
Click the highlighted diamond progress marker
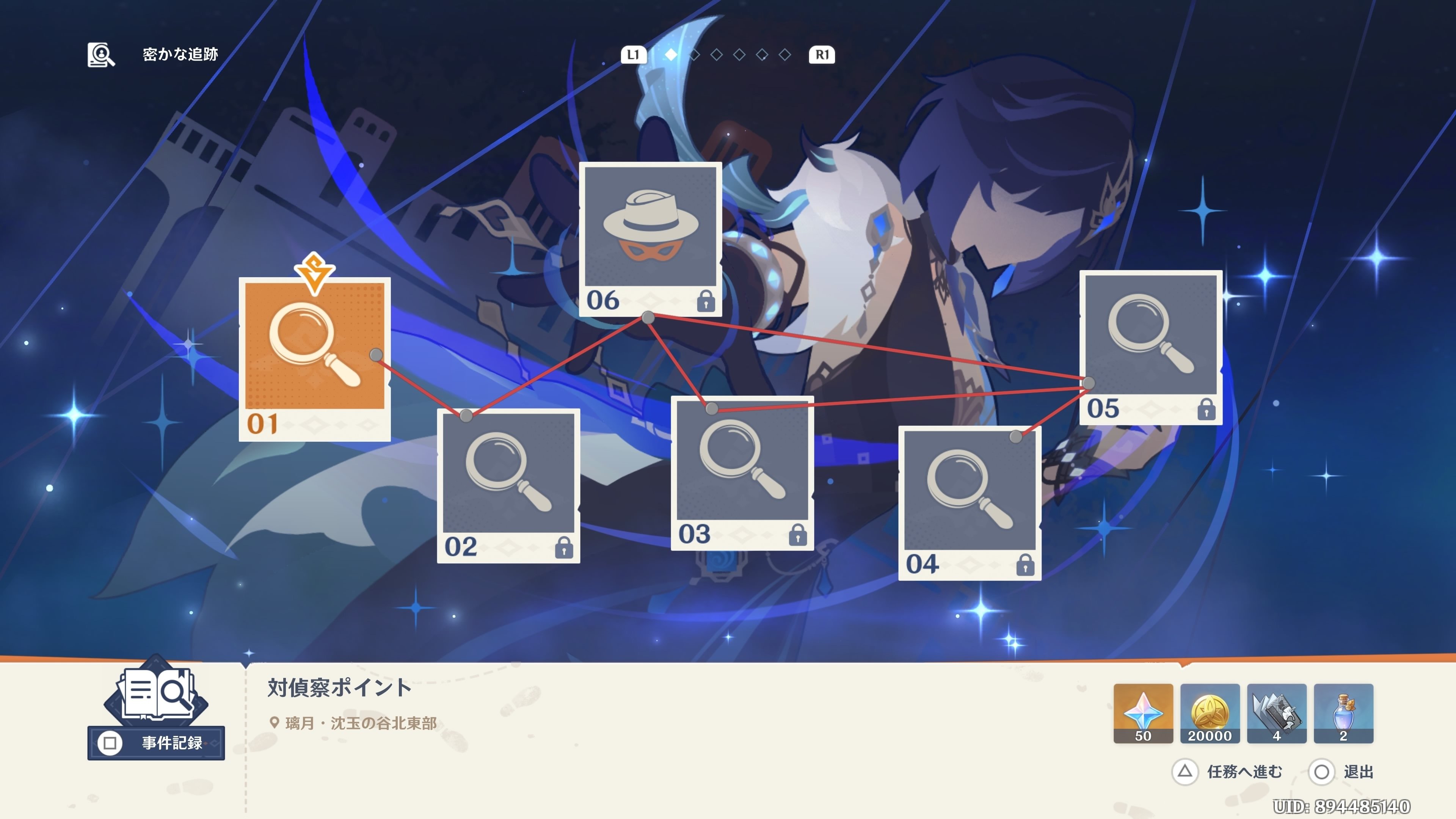tap(672, 55)
